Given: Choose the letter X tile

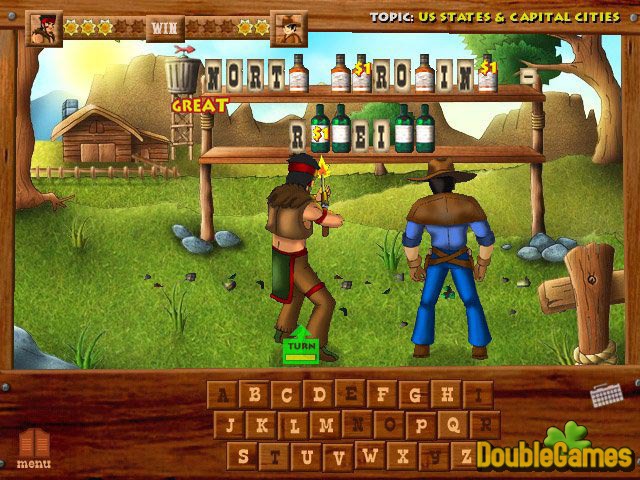Looking at the screenshot, I should coord(403,456).
